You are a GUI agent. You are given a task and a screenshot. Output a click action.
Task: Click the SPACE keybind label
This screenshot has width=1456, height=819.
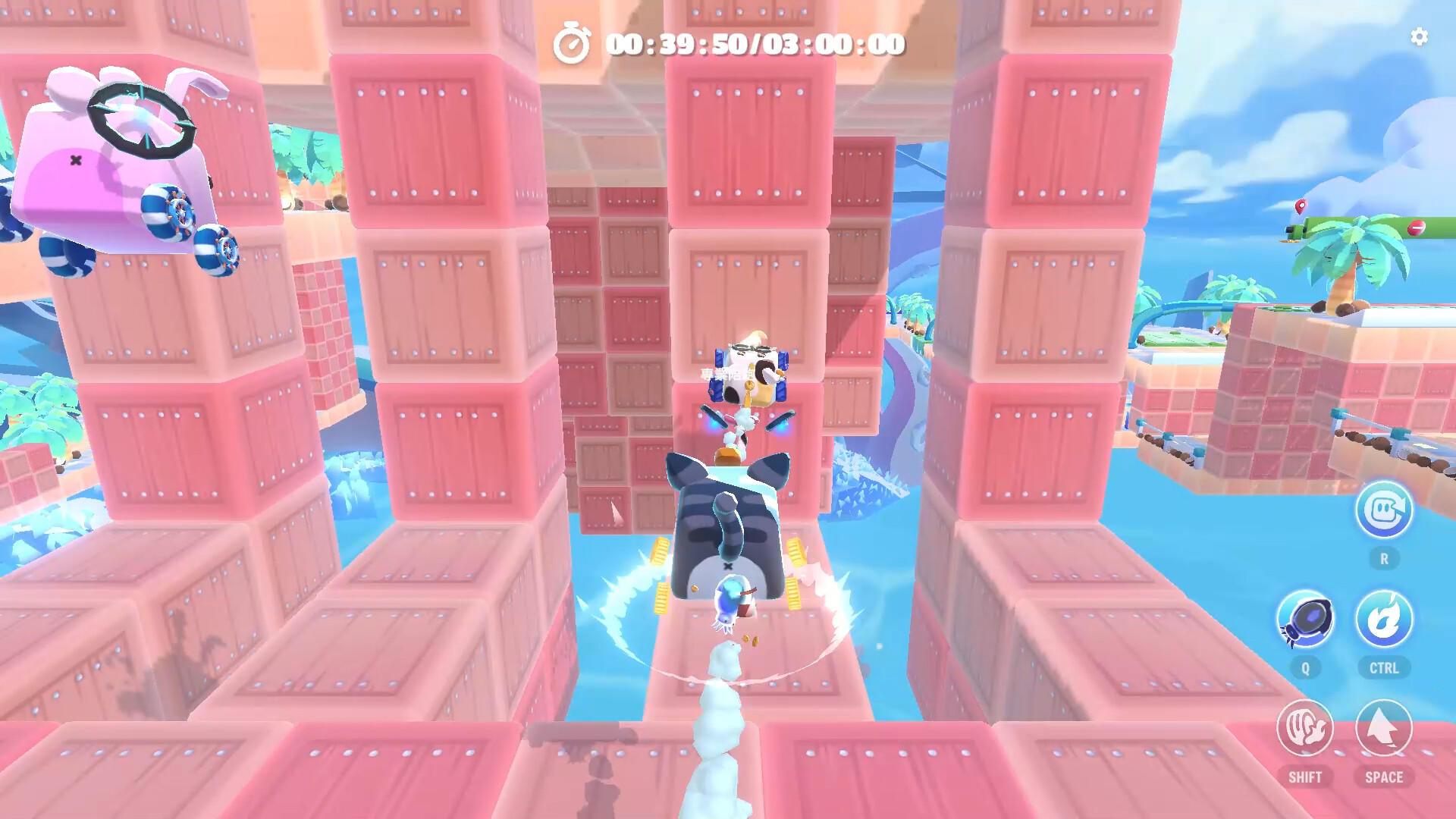1384,777
